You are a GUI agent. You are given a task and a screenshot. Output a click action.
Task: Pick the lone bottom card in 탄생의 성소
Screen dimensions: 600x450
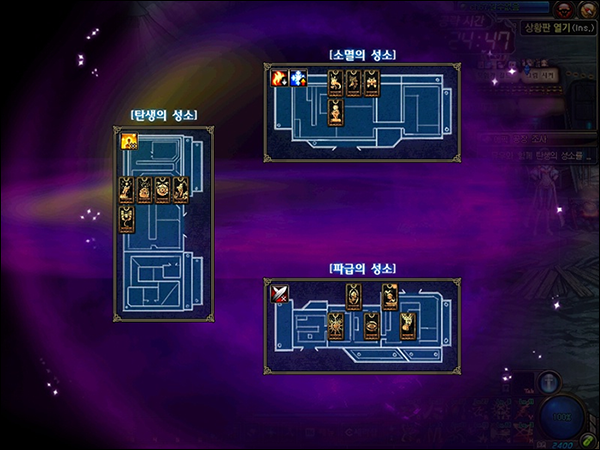[x=126, y=219]
